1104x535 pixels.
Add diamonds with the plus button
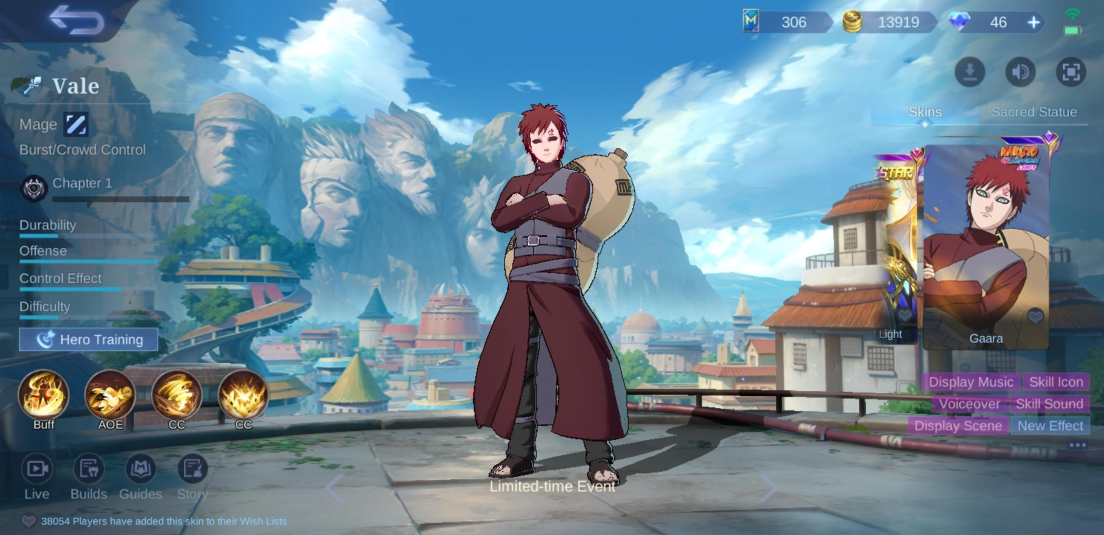(1033, 22)
